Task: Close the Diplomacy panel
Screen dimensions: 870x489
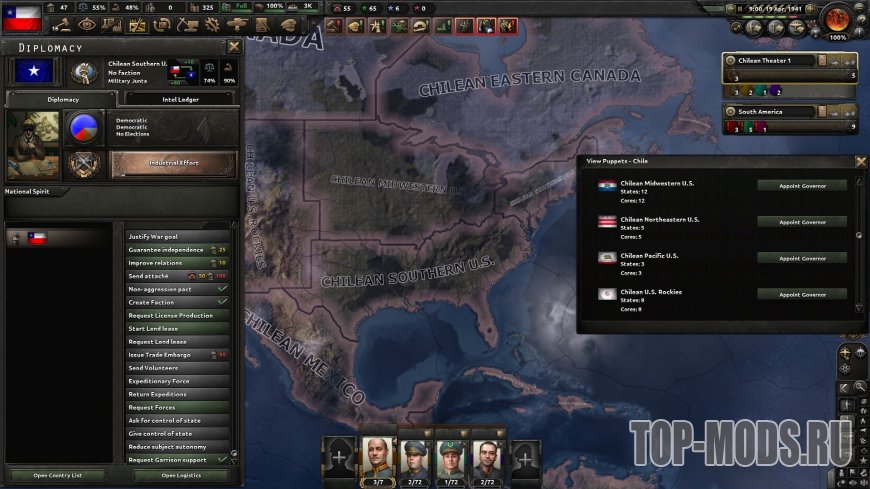Action: [234, 46]
